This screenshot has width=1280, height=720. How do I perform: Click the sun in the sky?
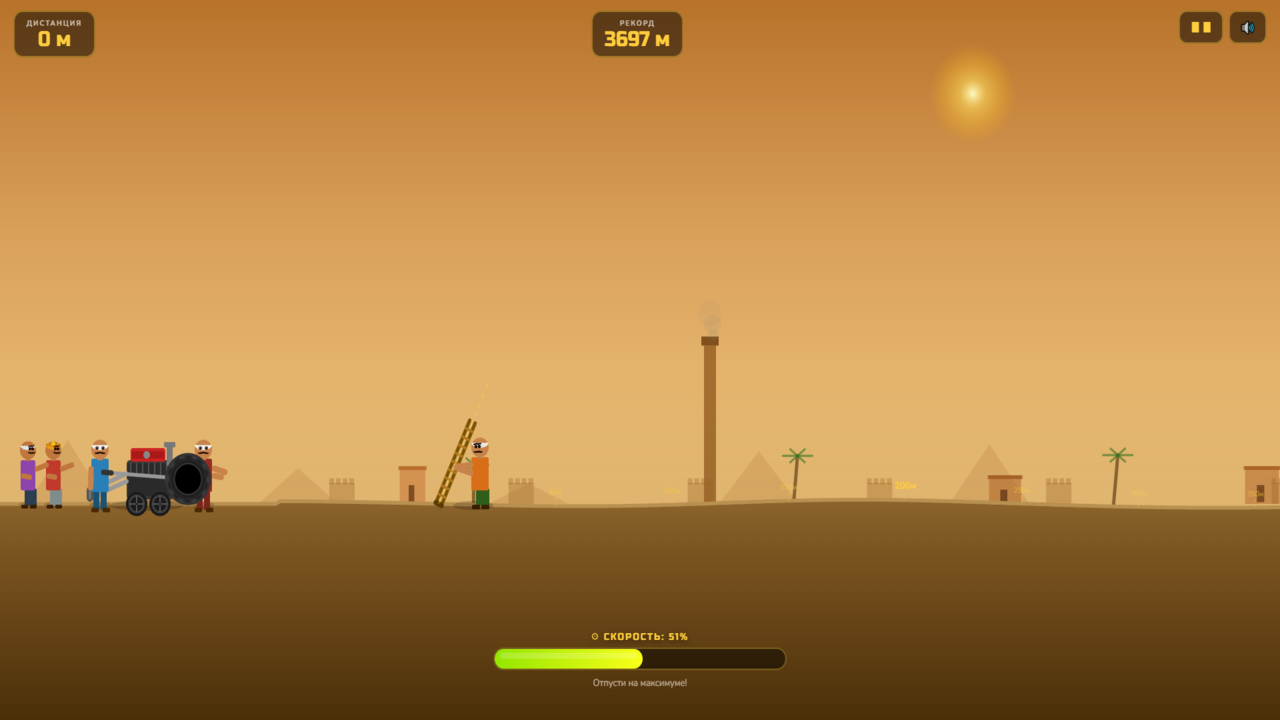point(970,92)
